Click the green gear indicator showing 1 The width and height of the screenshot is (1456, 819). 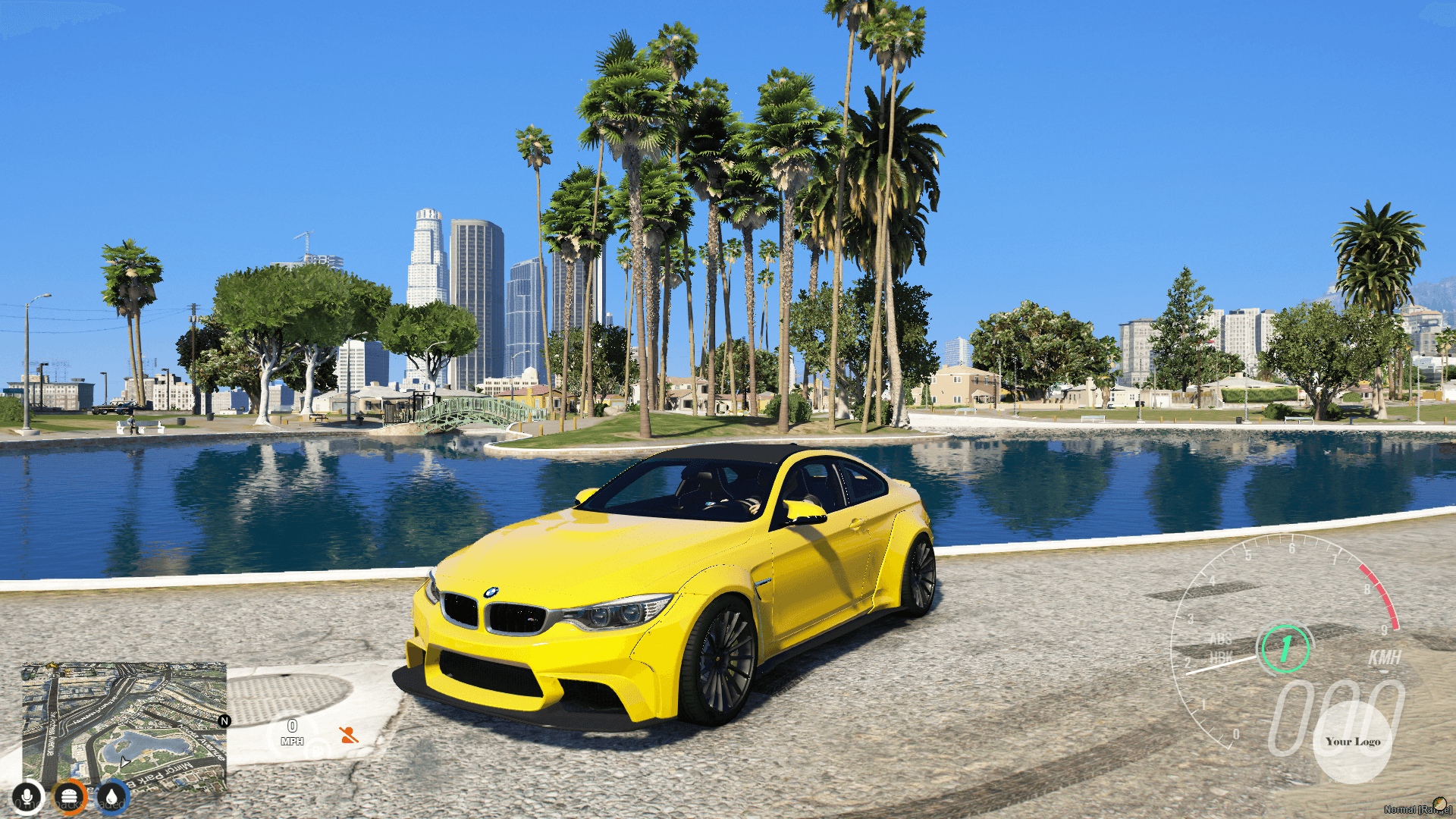[1286, 648]
